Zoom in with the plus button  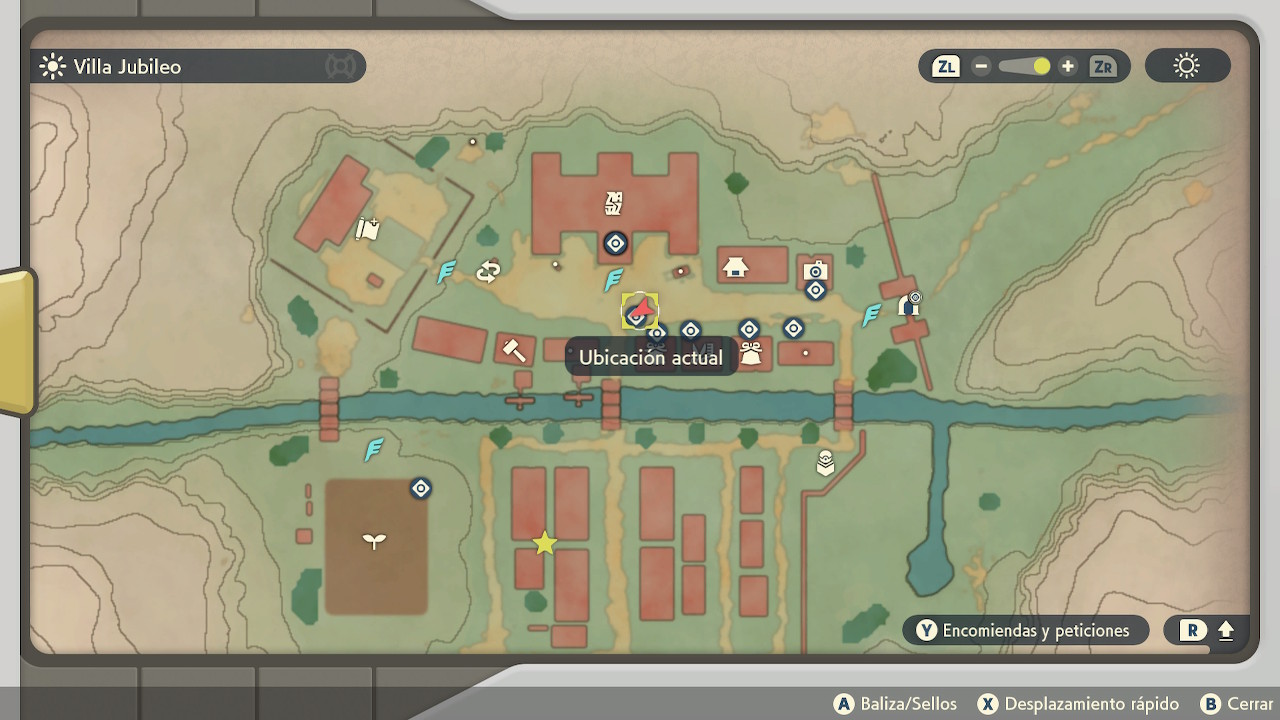(1068, 67)
